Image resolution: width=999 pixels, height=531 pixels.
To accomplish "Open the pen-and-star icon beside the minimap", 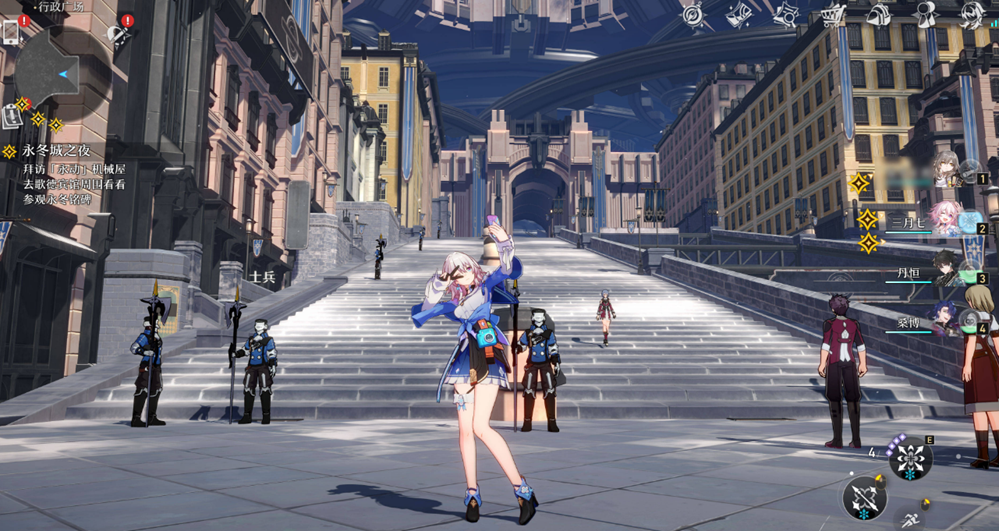I will (x=119, y=36).
